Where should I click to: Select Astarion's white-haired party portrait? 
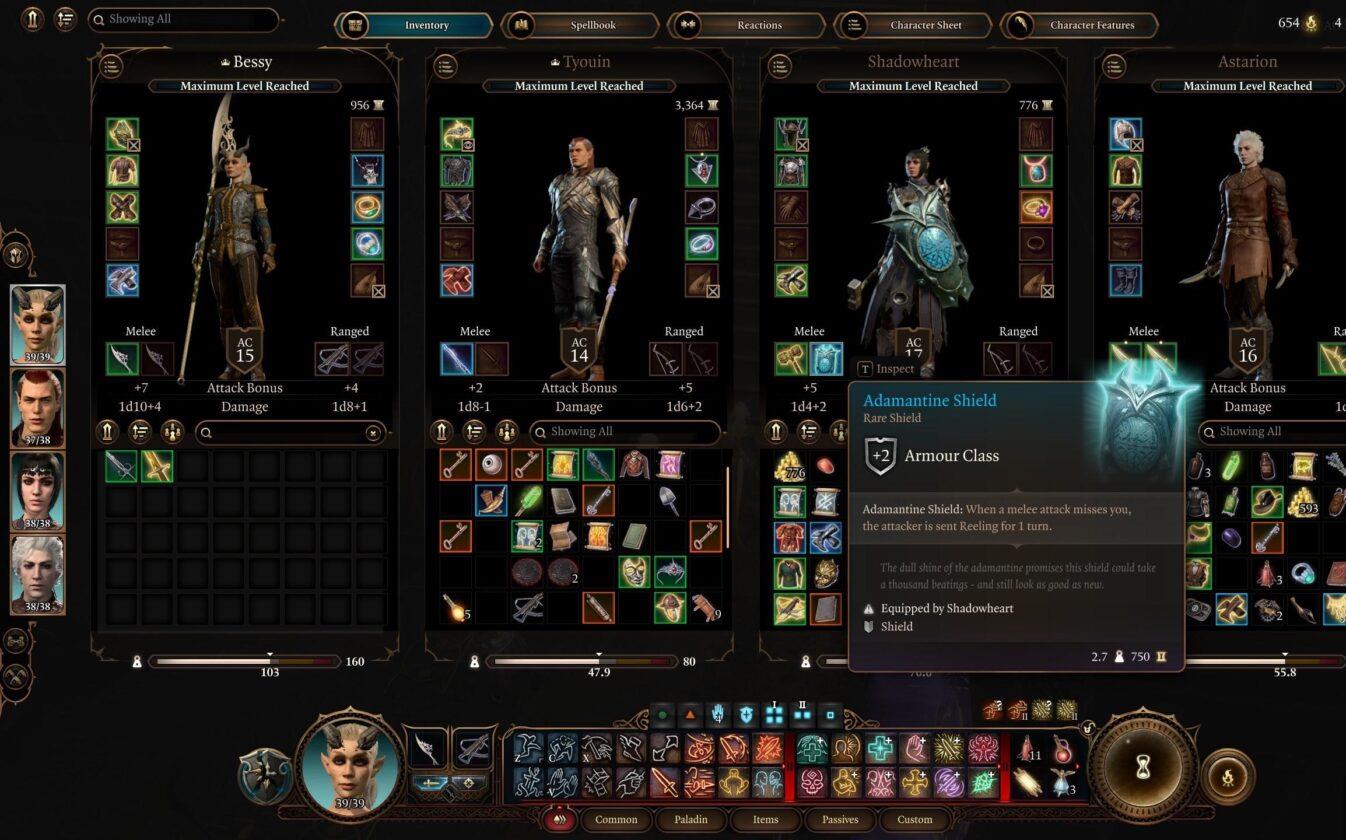[38, 574]
